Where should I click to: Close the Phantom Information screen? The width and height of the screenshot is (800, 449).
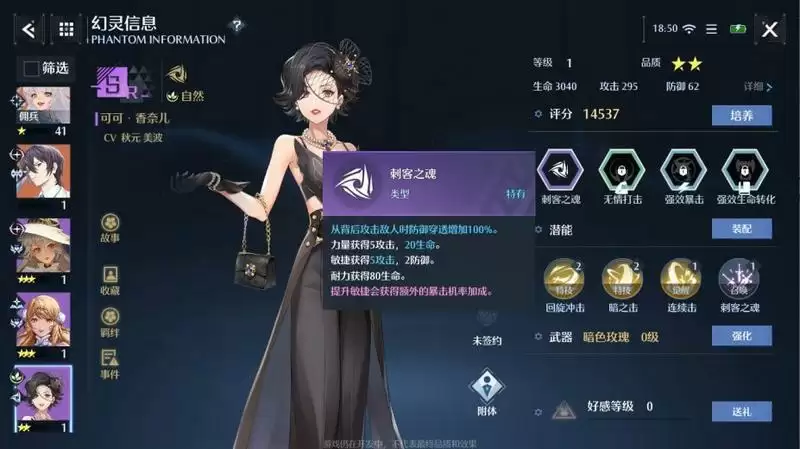(x=770, y=29)
